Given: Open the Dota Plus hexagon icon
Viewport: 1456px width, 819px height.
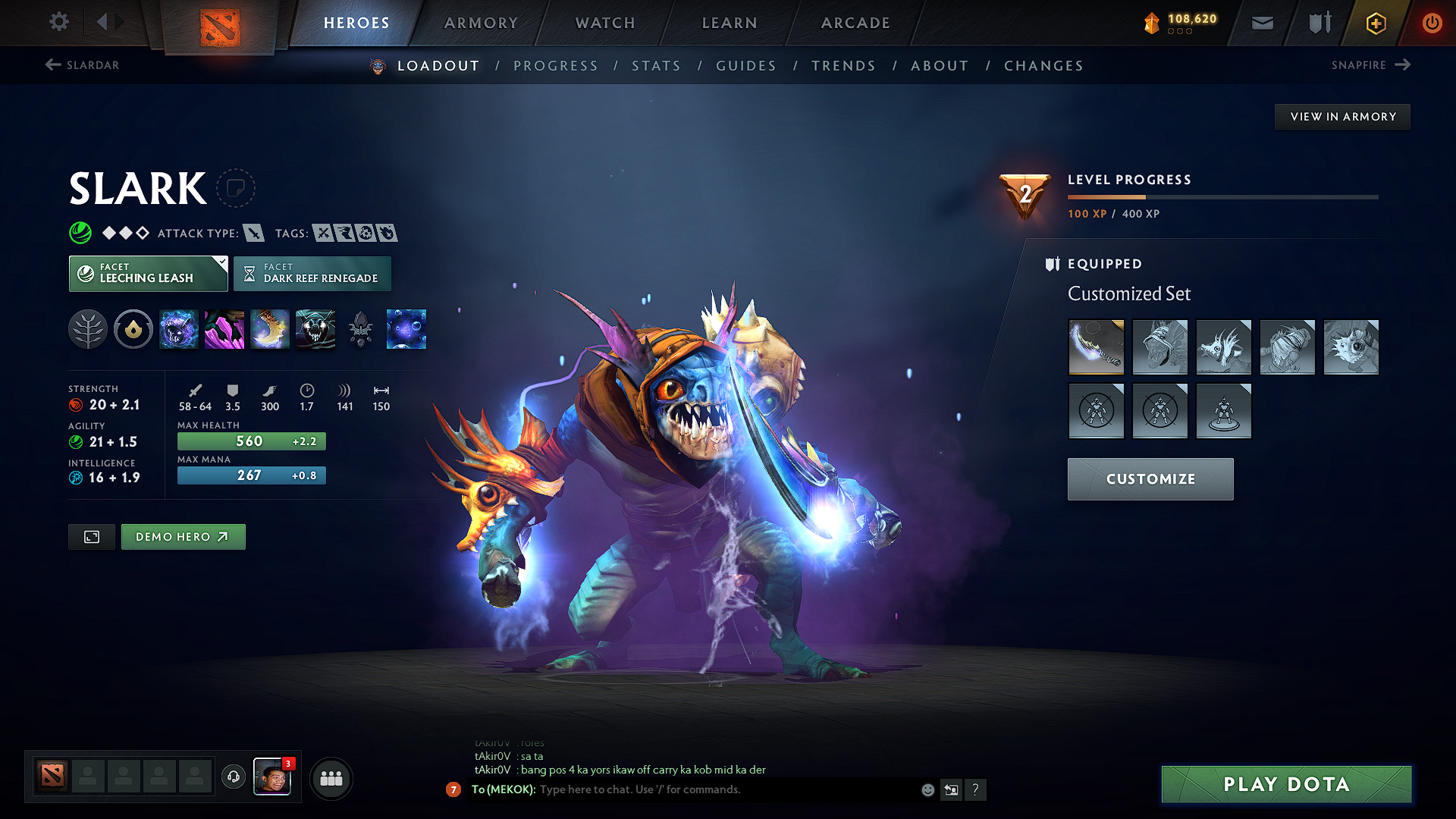Looking at the screenshot, I should (1375, 23).
